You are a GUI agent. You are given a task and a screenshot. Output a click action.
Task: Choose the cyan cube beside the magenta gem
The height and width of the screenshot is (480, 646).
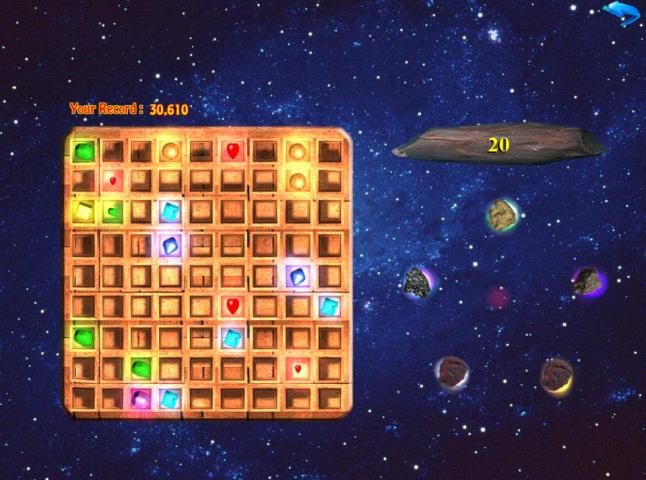pyautogui.click(x=170, y=398)
